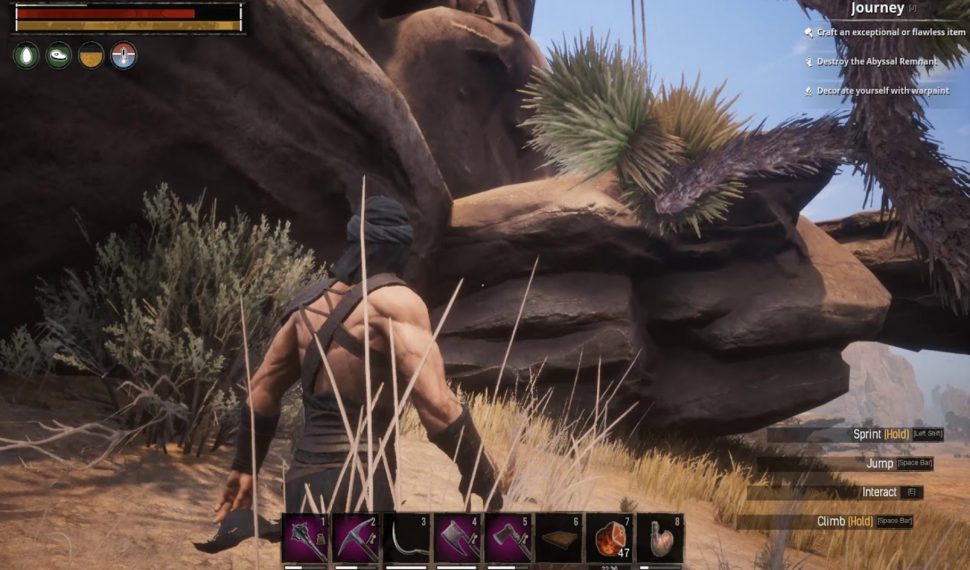Select the wide-bladed cleaver in slot 4
This screenshot has width=970, height=570.
[458, 538]
